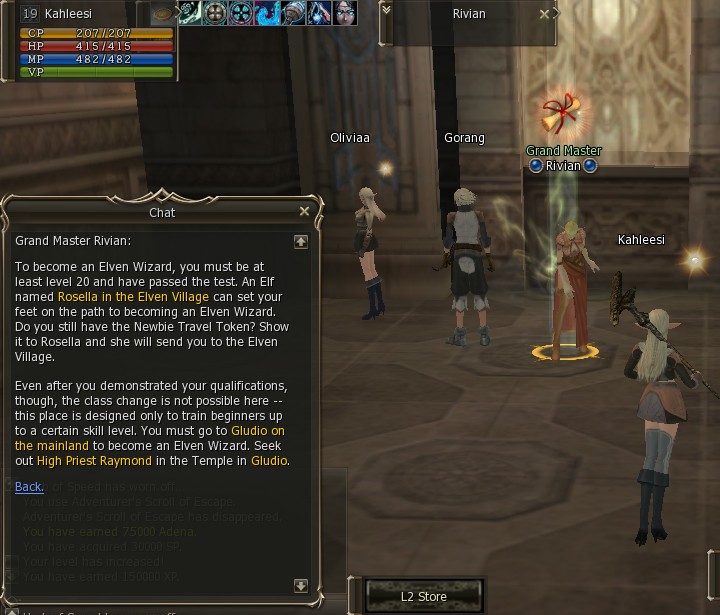Open the L2 Store
Screen dimensions: 720x615
[x=423, y=597]
